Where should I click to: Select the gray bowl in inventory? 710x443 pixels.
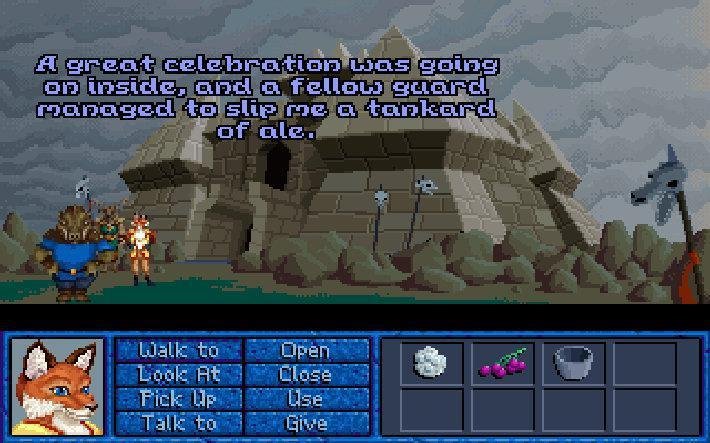click(571, 363)
